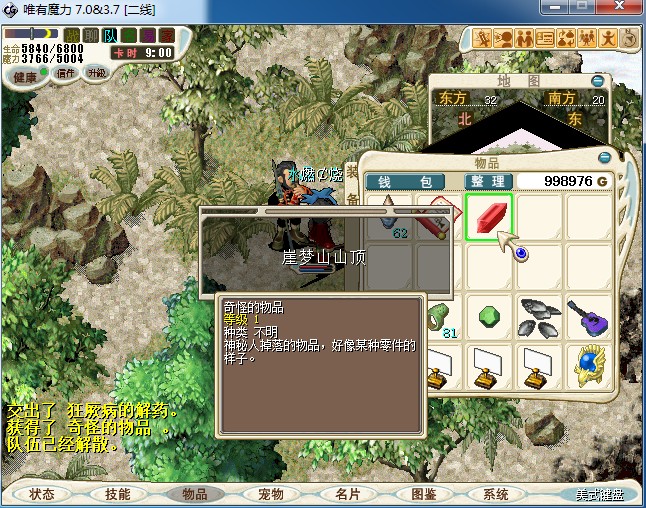The image size is (646, 508).
Task: Minimize the 地图 map panel
Action: click(598, 81)
